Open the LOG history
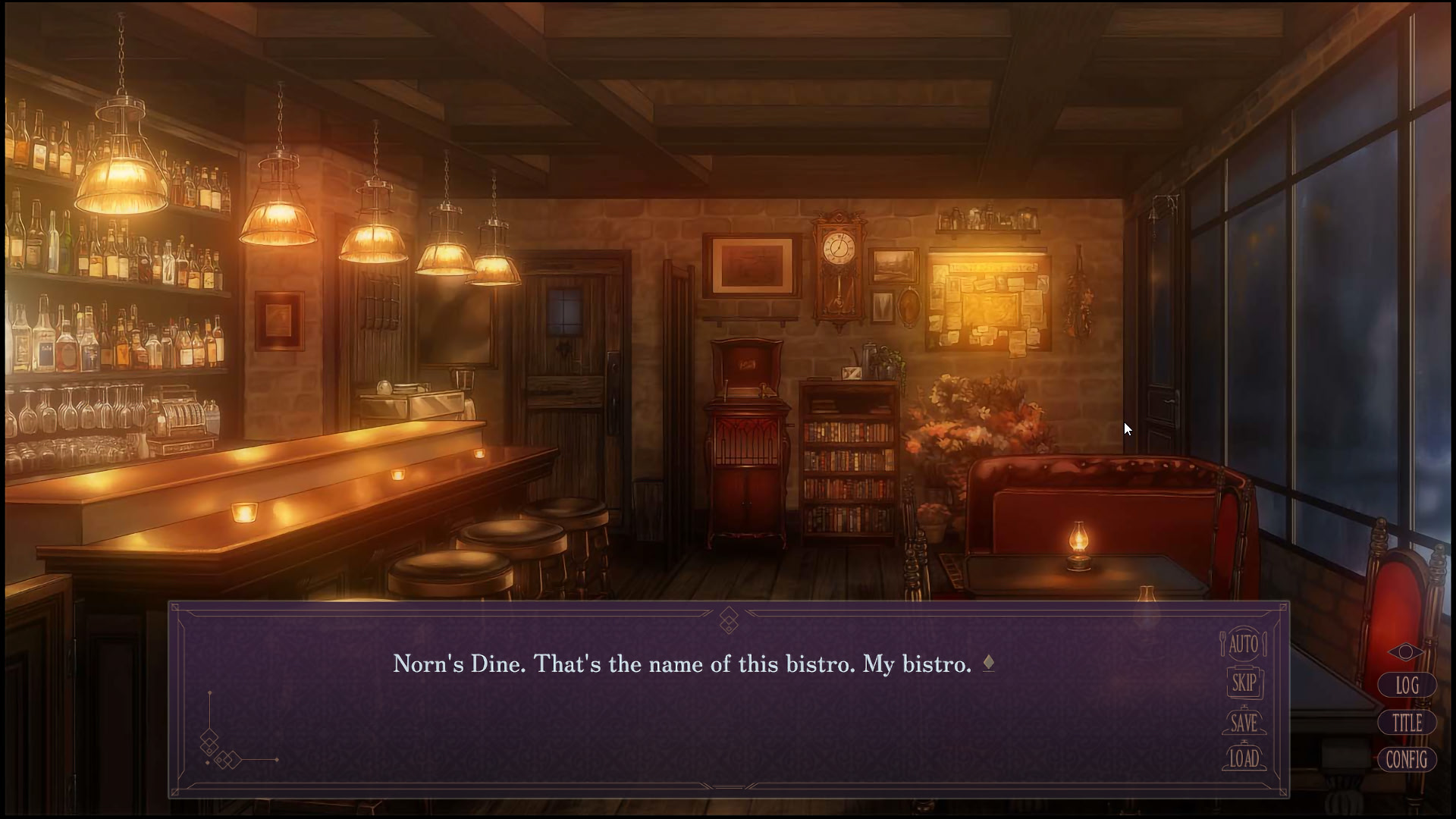This screenshot has height=819, width=1456. [1407, 686]
